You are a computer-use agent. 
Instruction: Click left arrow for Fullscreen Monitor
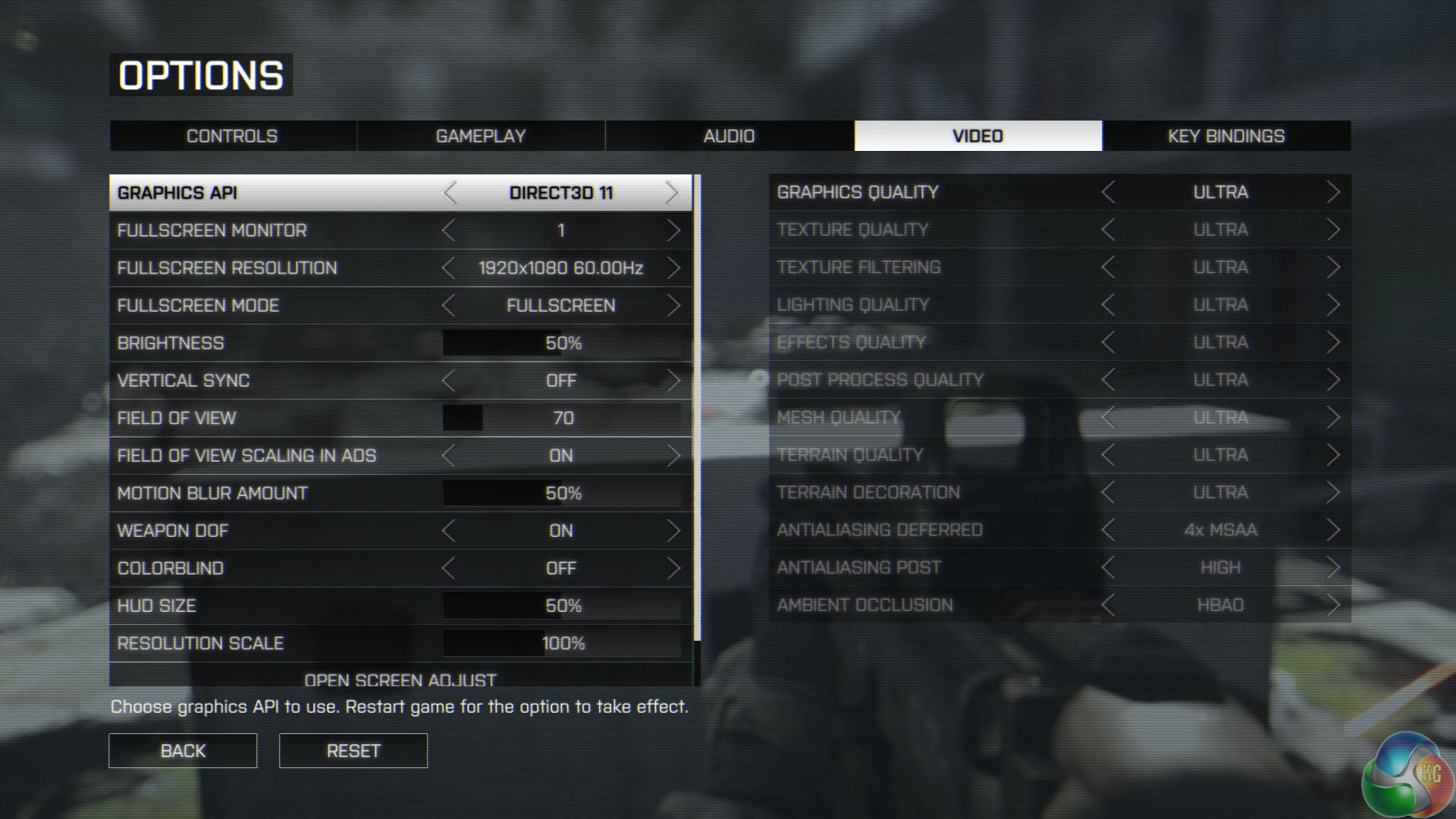(x=449, y=231)
